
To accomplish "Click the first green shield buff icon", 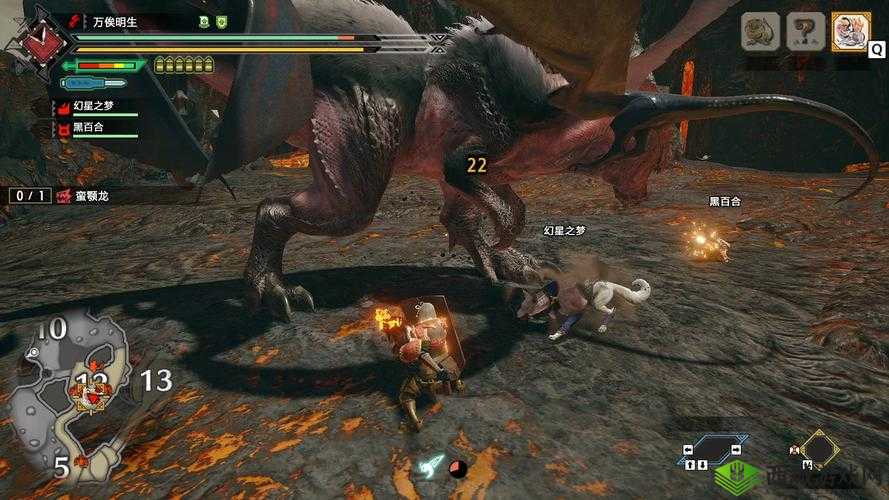I will (x=204, y=20).
